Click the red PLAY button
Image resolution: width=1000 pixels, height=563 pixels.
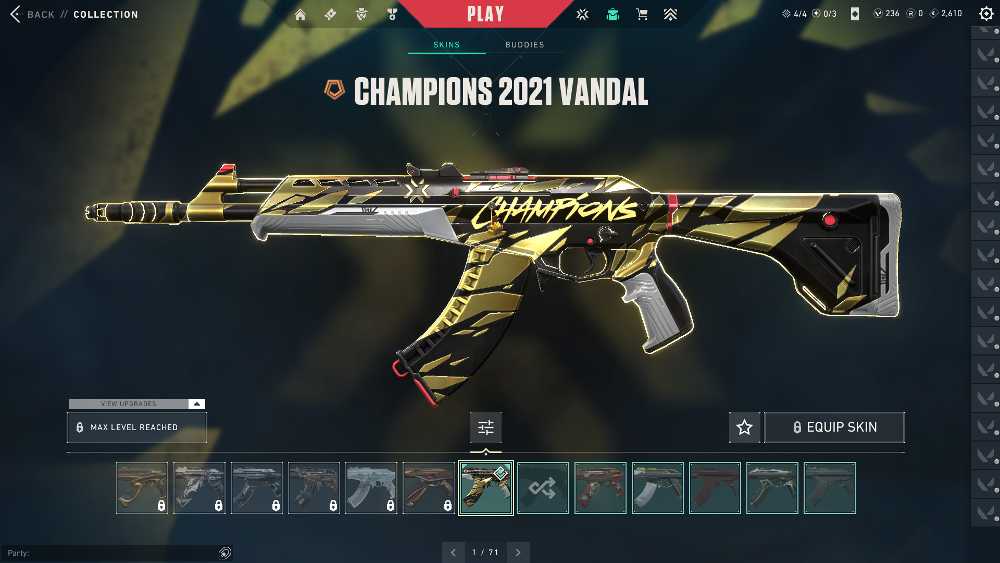(x=485, y=14)
